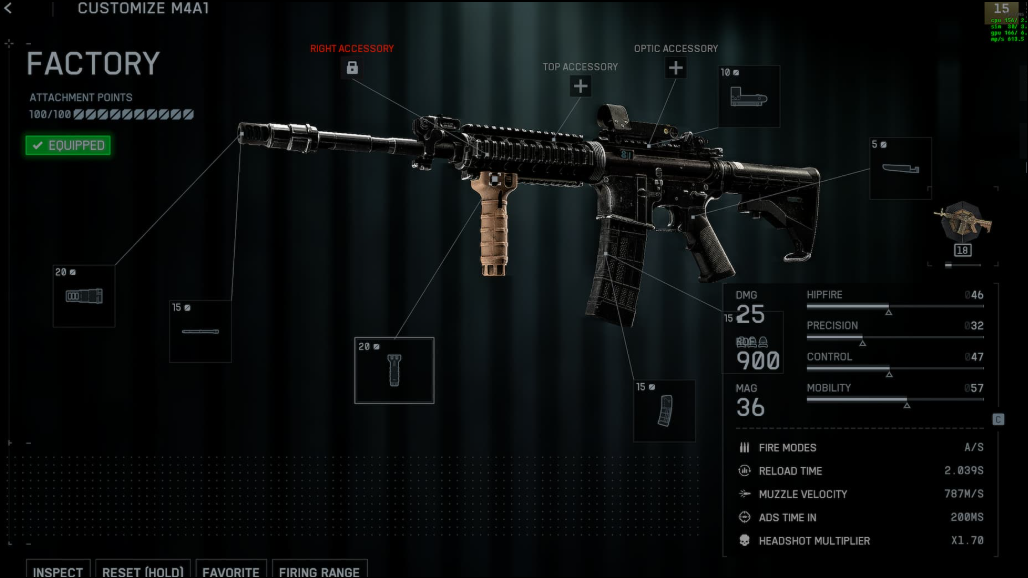This screenshot has height=578, width=1028.
Task: Mark this build as Favorite
Action: [231, 571]
